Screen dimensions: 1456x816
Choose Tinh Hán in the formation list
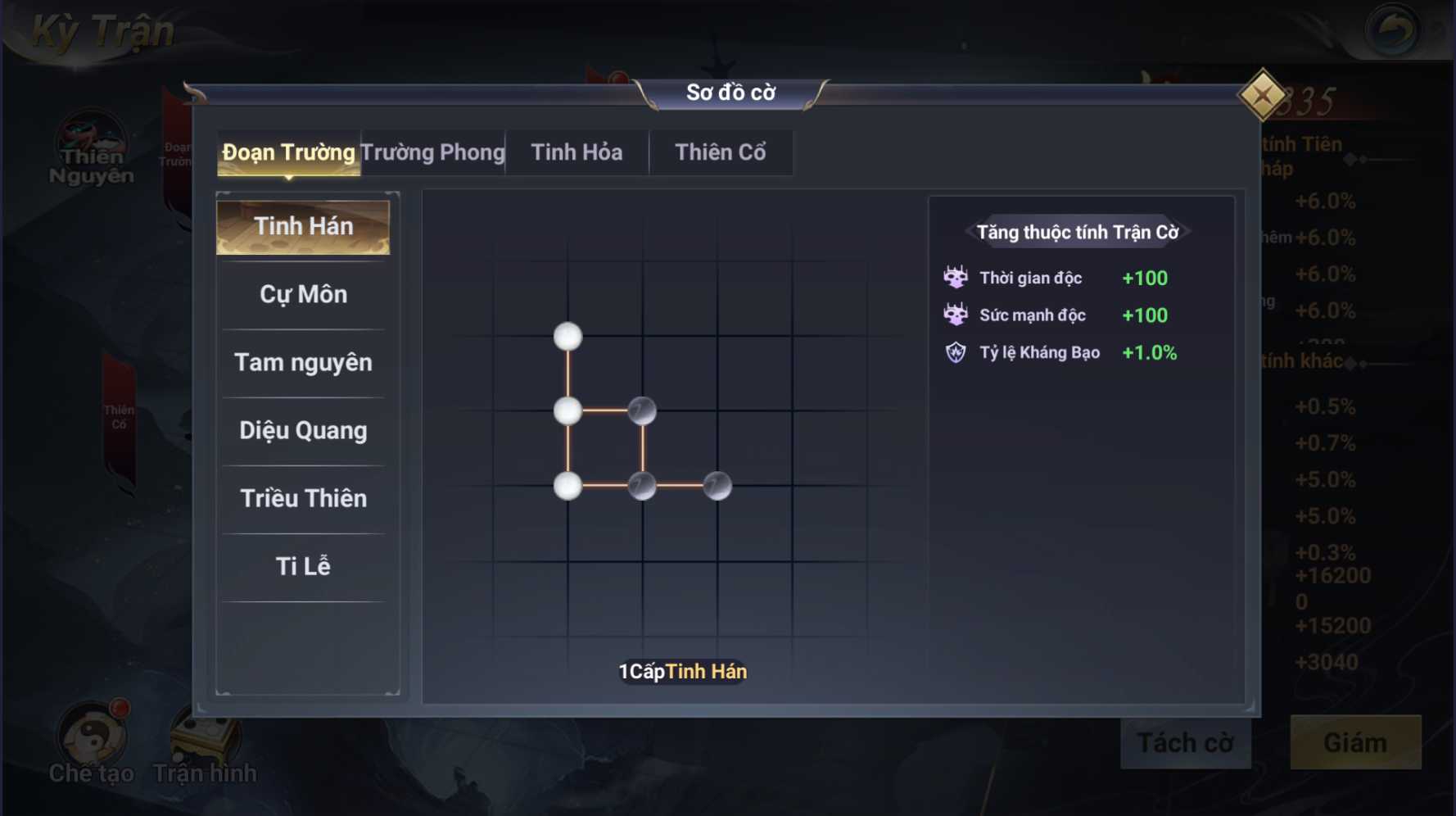point(303,227)
